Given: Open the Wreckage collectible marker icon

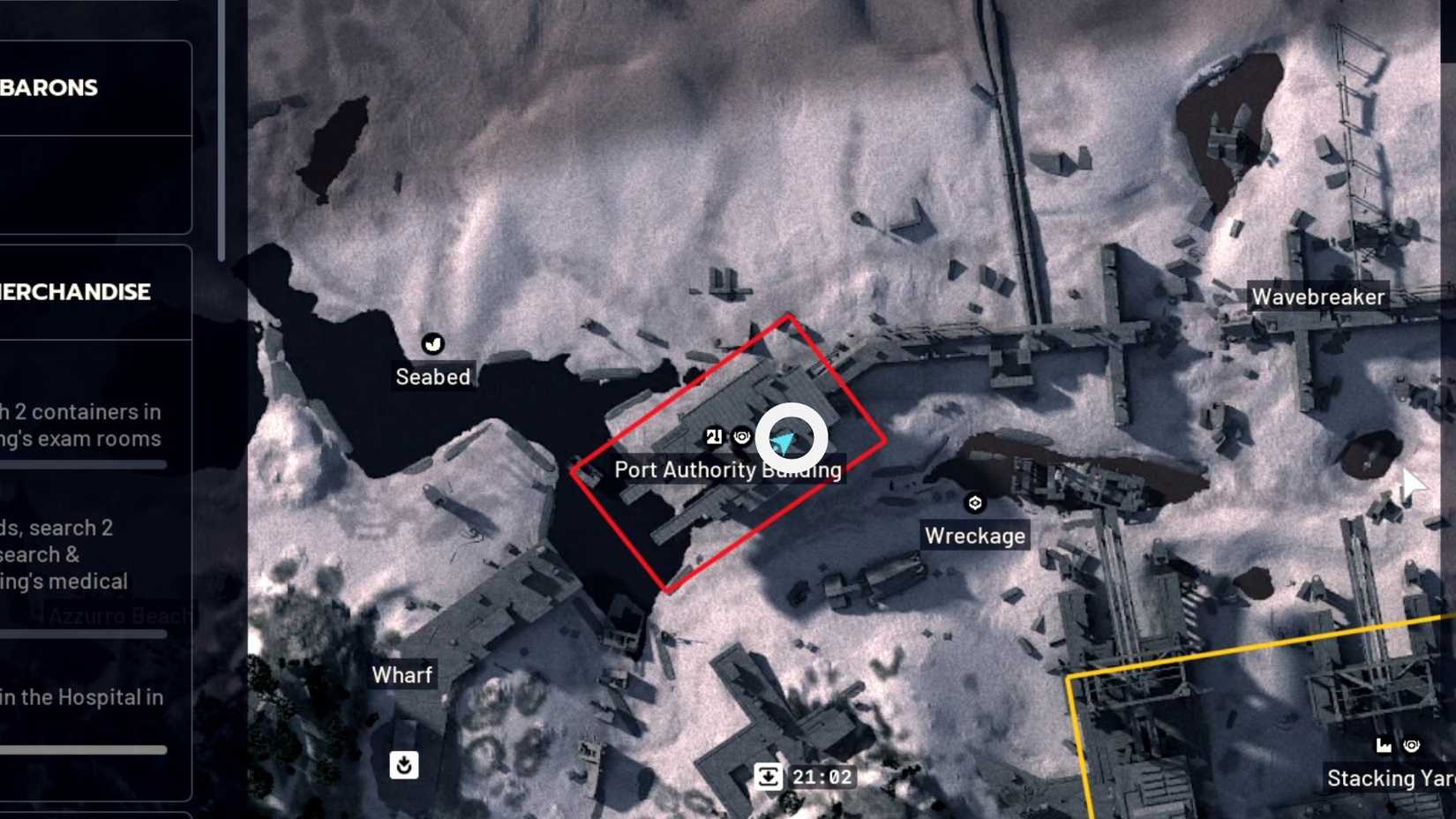Looking at the screenshot, I should click(x=974, y=502).
